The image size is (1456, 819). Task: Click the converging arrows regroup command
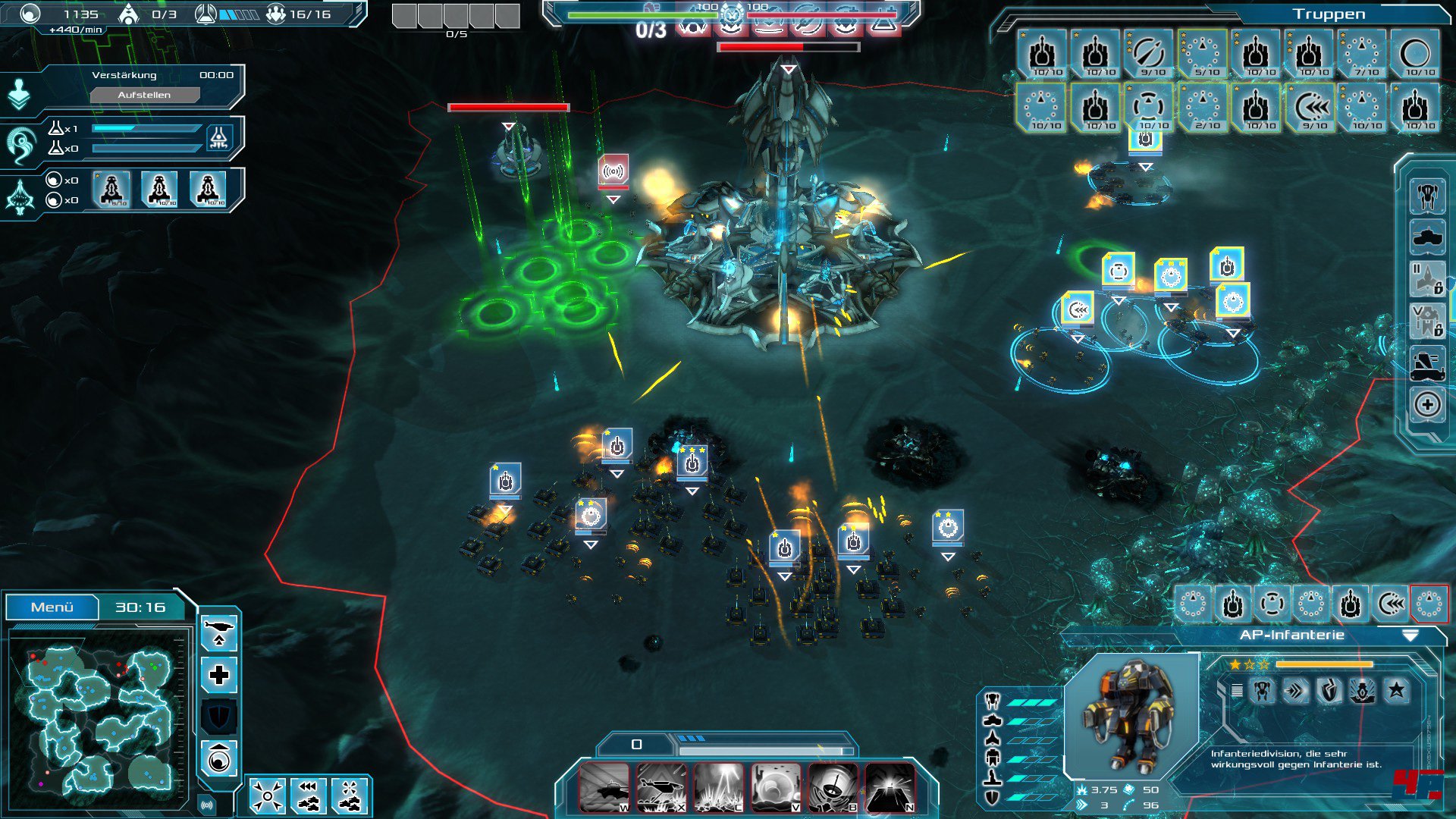(x=268, y=796)
